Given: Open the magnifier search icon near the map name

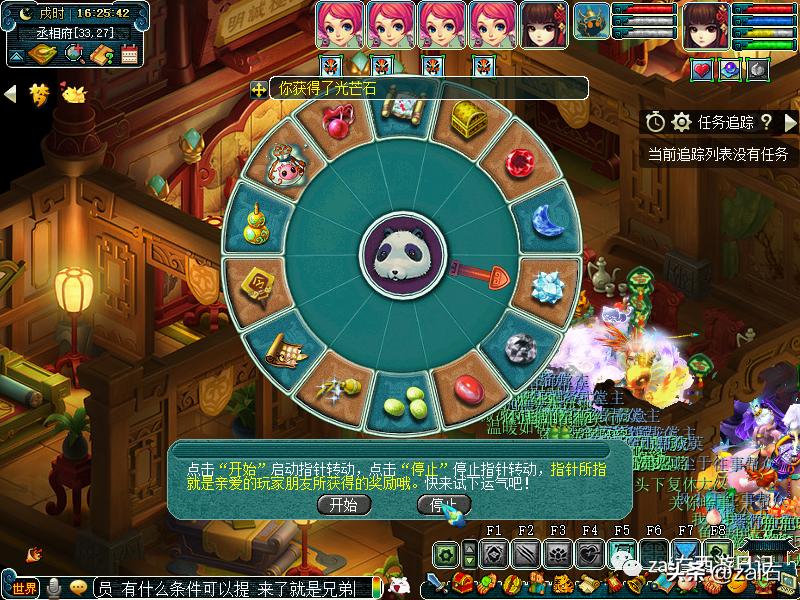Looking at the screenshot, I should coord(74,54).
